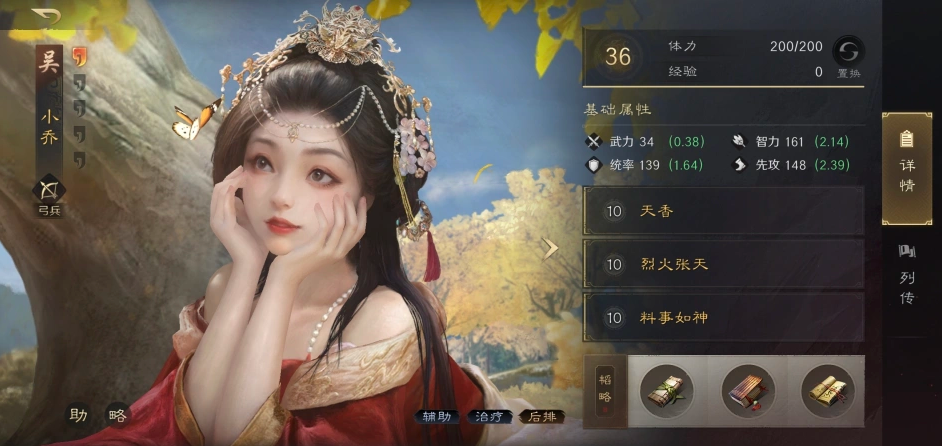Image resolution: width=942 pixels, height=446 pixels.
Task: Select the red-brown book strategy slot
Action: pyautogui.click(x=747, y=391)
